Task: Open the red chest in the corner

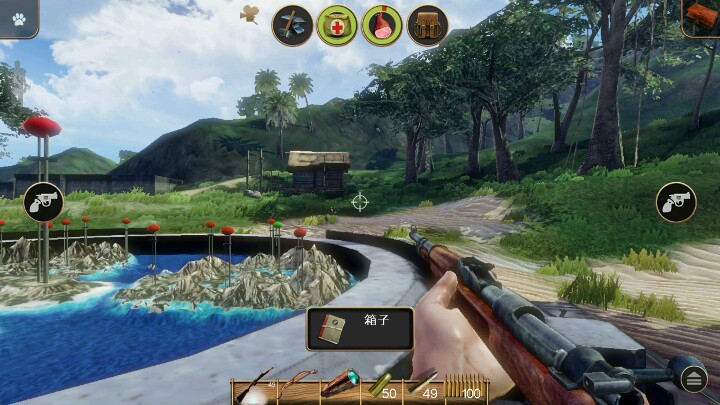Action: (x=702, y=16)
